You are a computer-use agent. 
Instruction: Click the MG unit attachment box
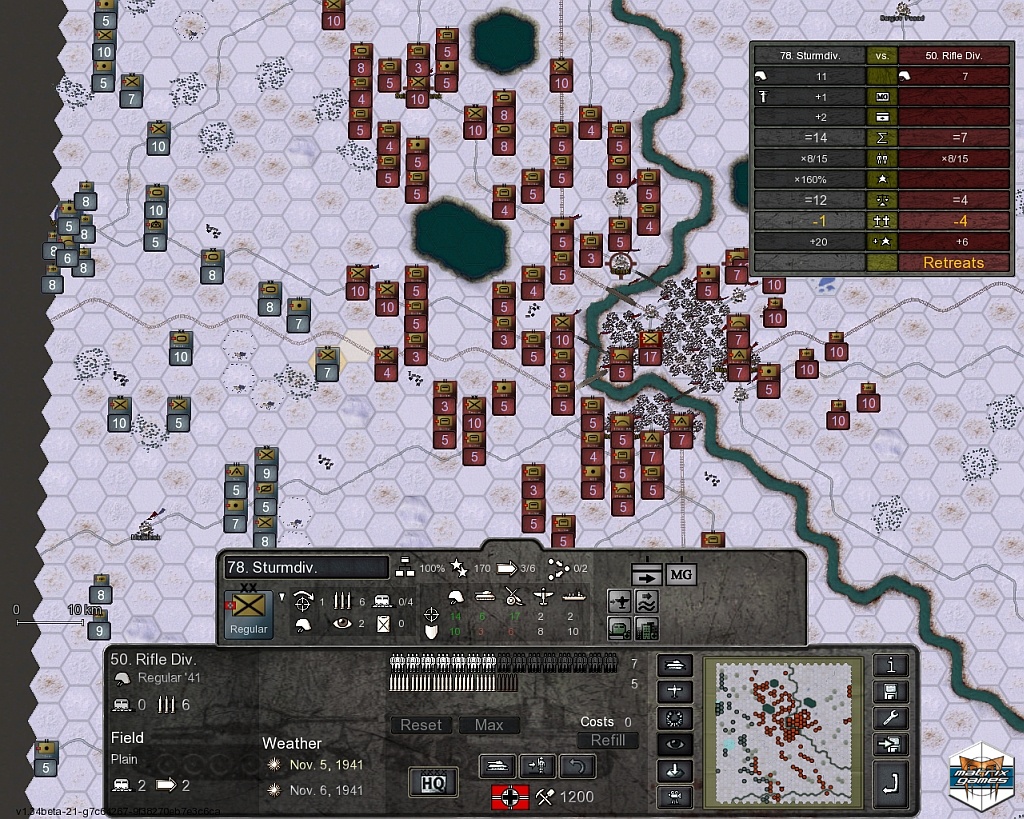(x=680, y=574)
